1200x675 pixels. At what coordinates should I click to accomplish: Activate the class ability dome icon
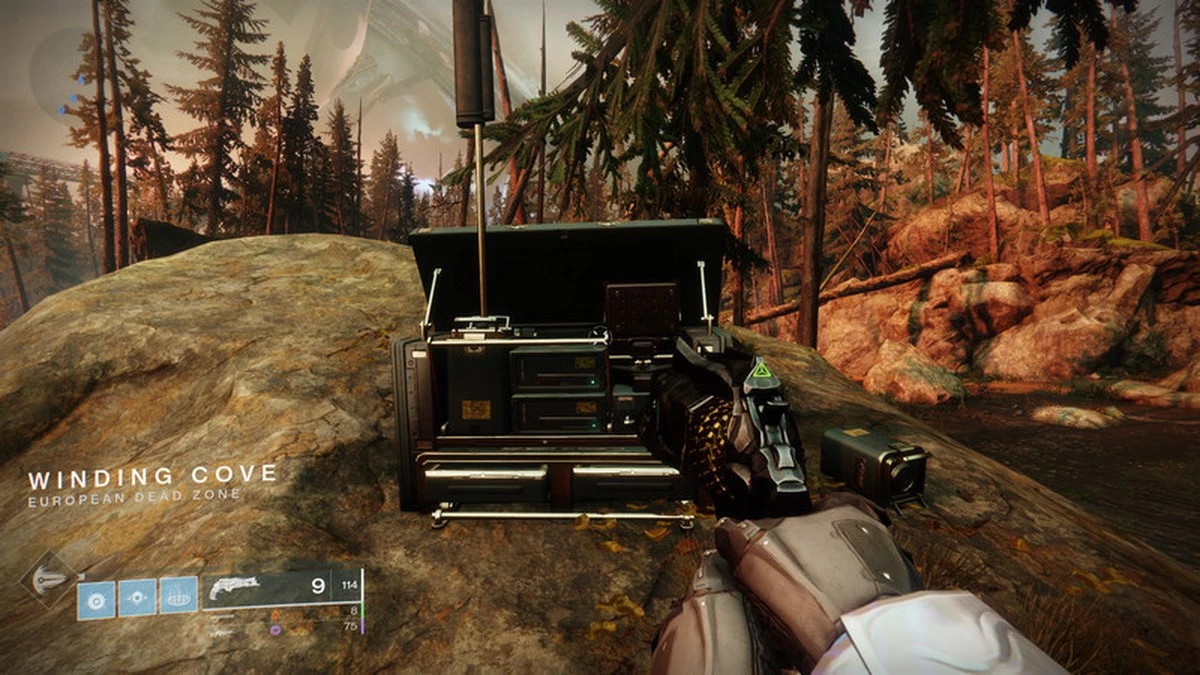pos(178,597)
